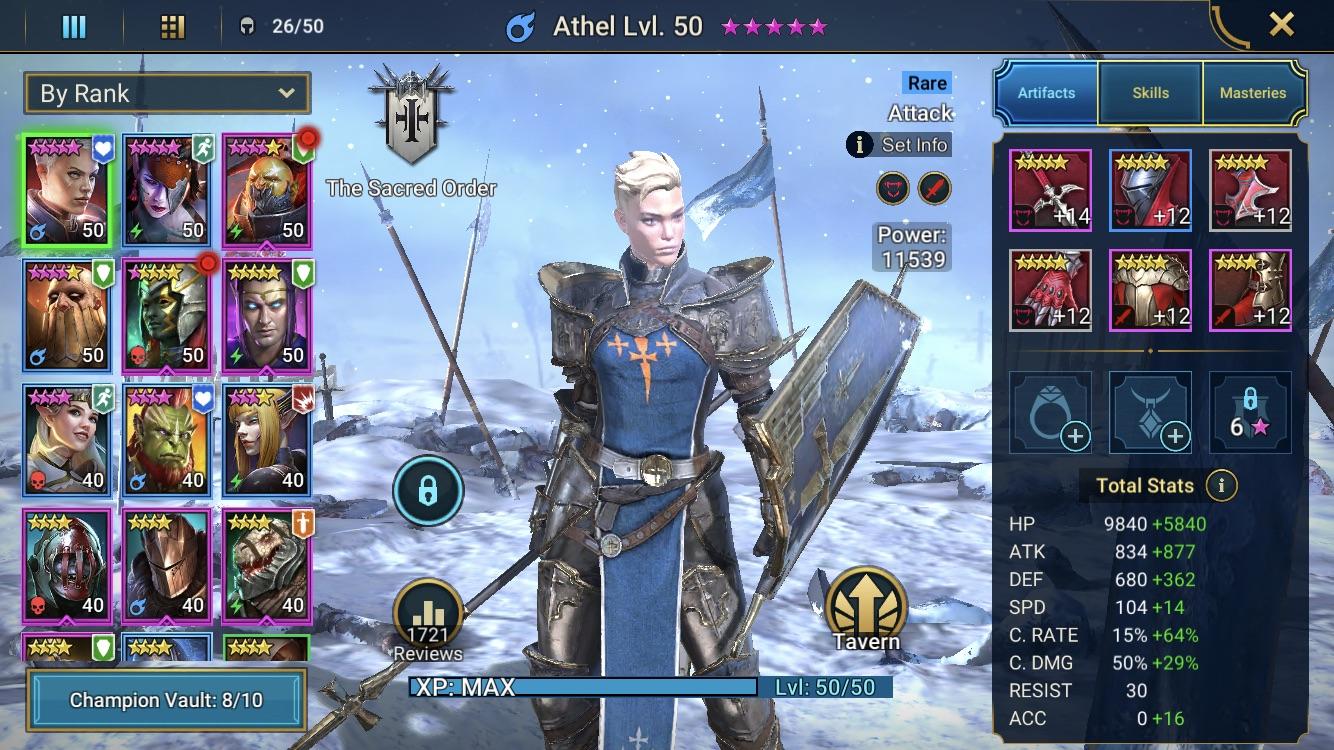Select the +14 weapon artifact slot
1334x750 pixels.
(x=1050, y=191)
